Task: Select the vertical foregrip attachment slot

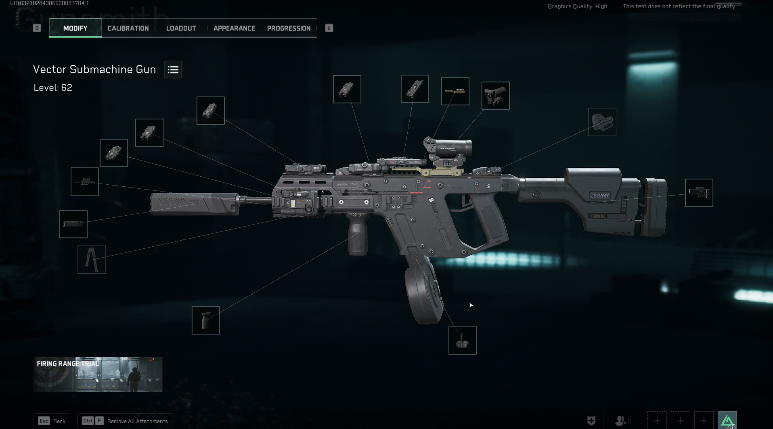Action: (206, 320)
